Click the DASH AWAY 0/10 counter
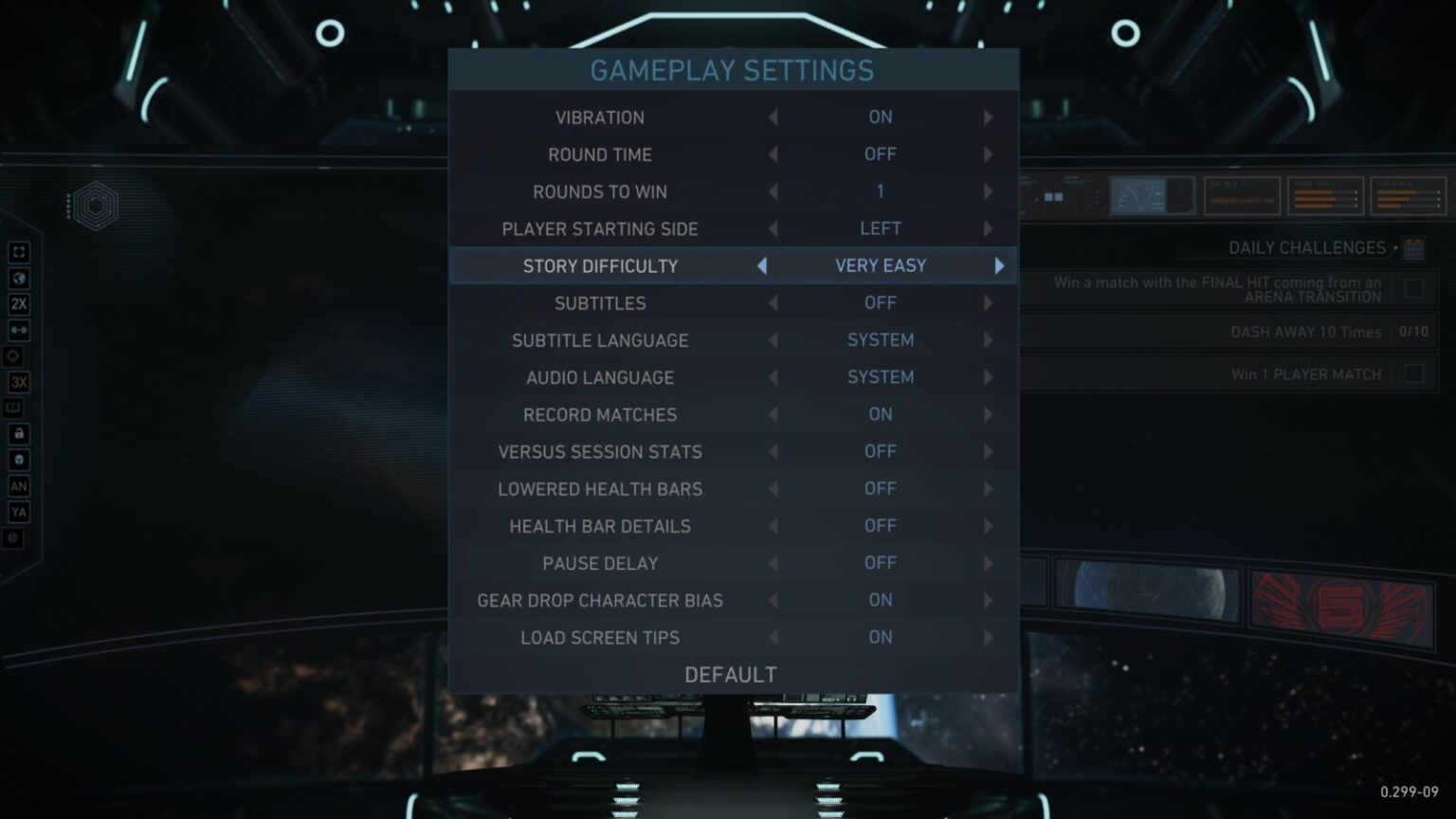1456x819 pixels. pyautogui.click(x=1416, y=332)
